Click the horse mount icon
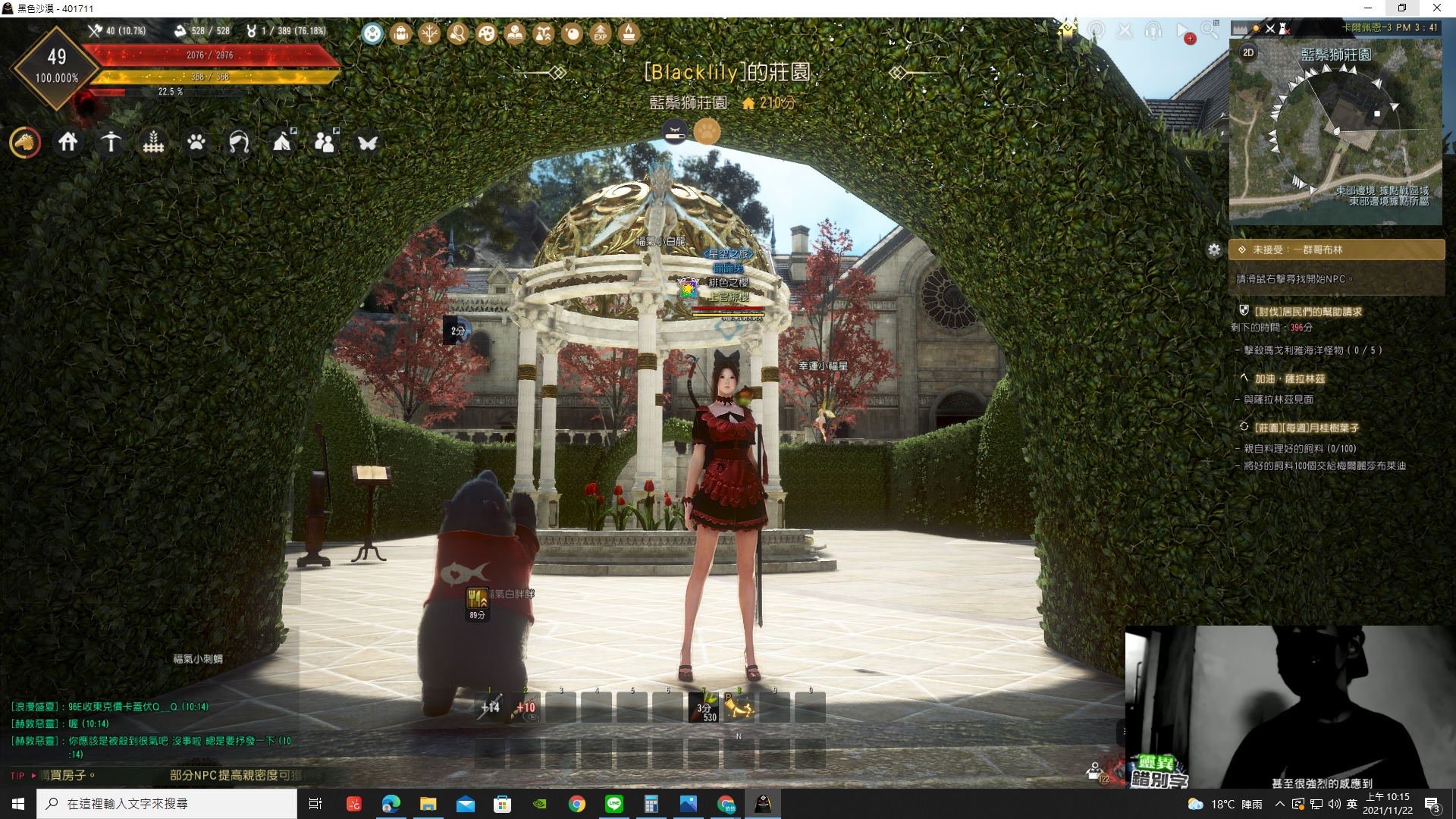The height and width of the screenshot is (819, 1456). click(x=25, y=142)
